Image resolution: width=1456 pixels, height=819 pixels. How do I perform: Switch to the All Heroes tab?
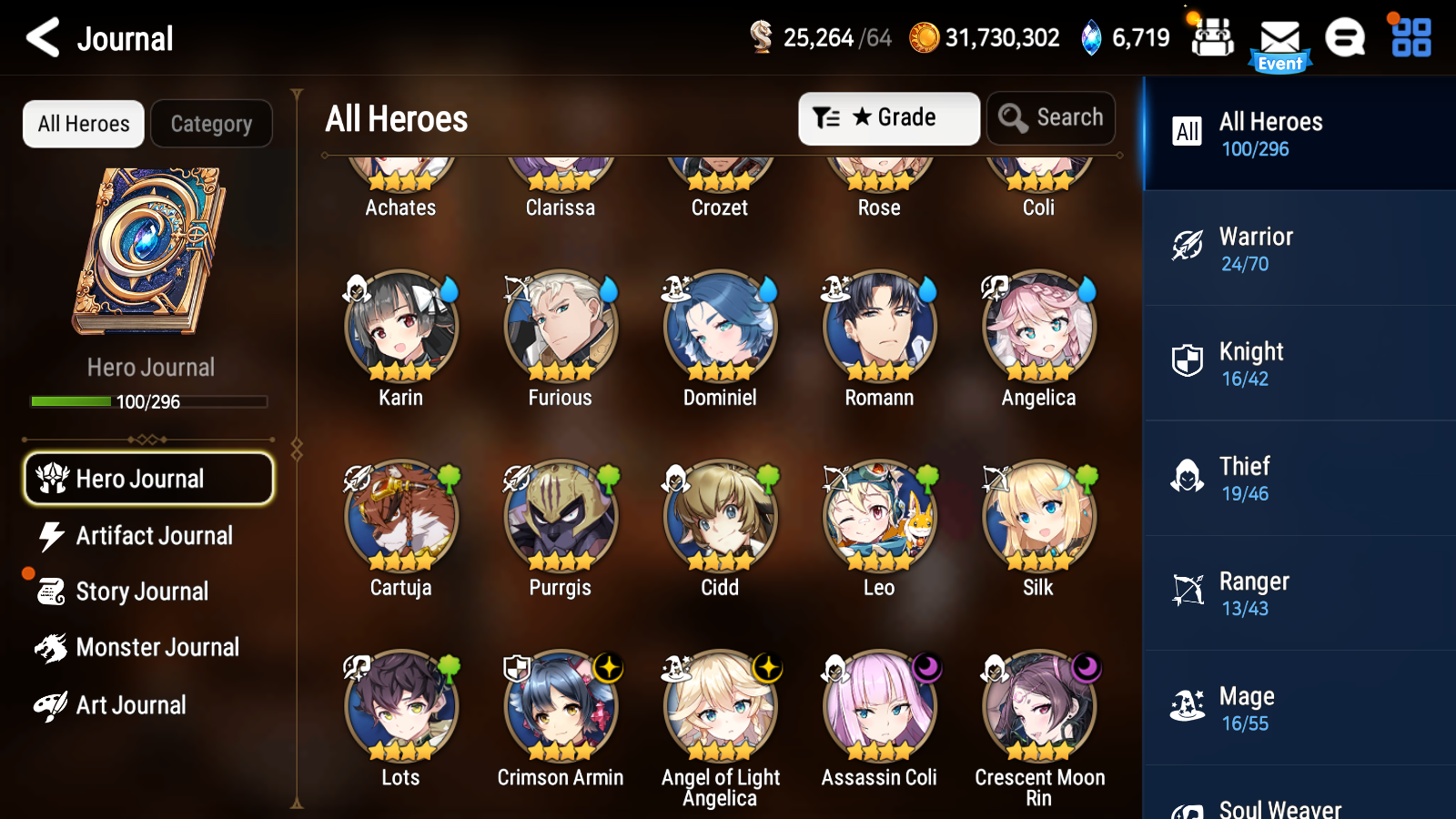[83, 123]
